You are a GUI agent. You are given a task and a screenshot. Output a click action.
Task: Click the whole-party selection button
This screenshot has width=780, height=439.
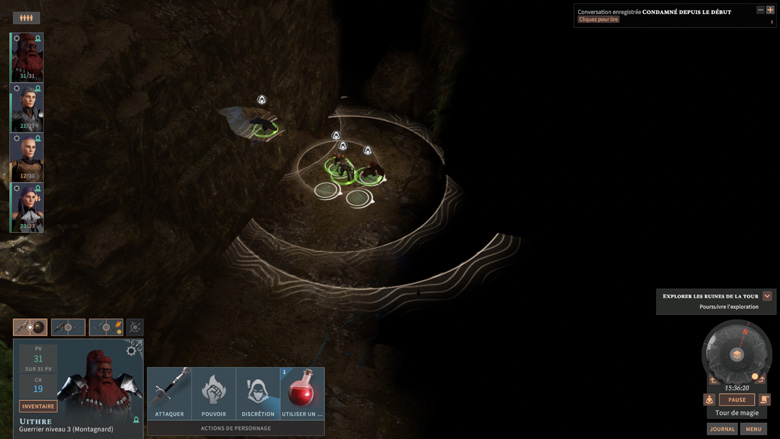(26, 18)
